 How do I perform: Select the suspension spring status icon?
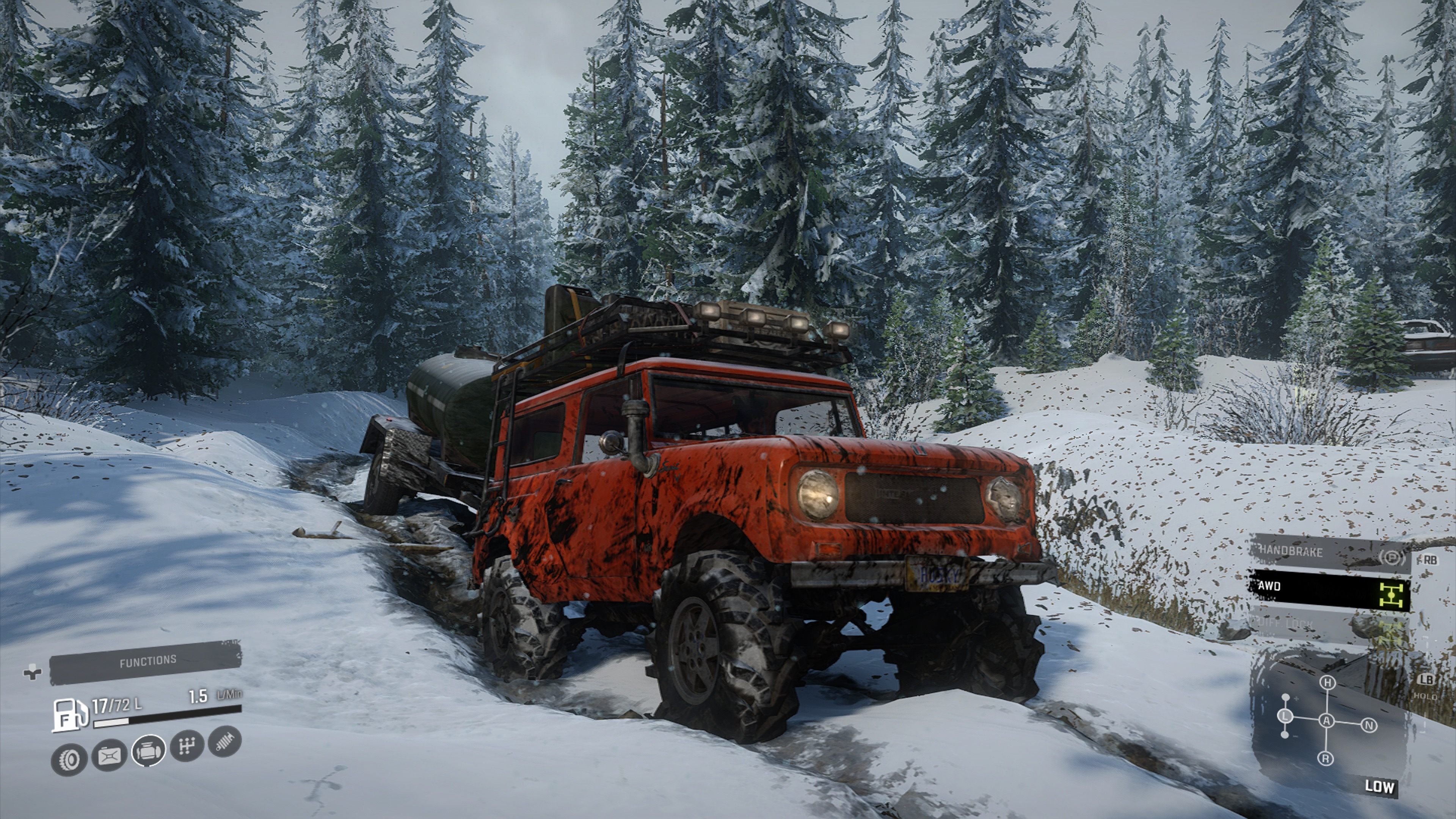tap(225, 742)
